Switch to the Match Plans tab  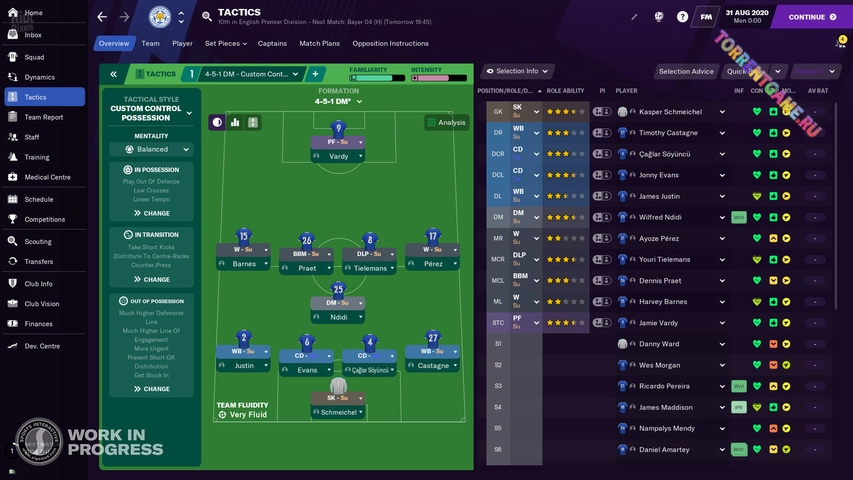click(319, 44)
